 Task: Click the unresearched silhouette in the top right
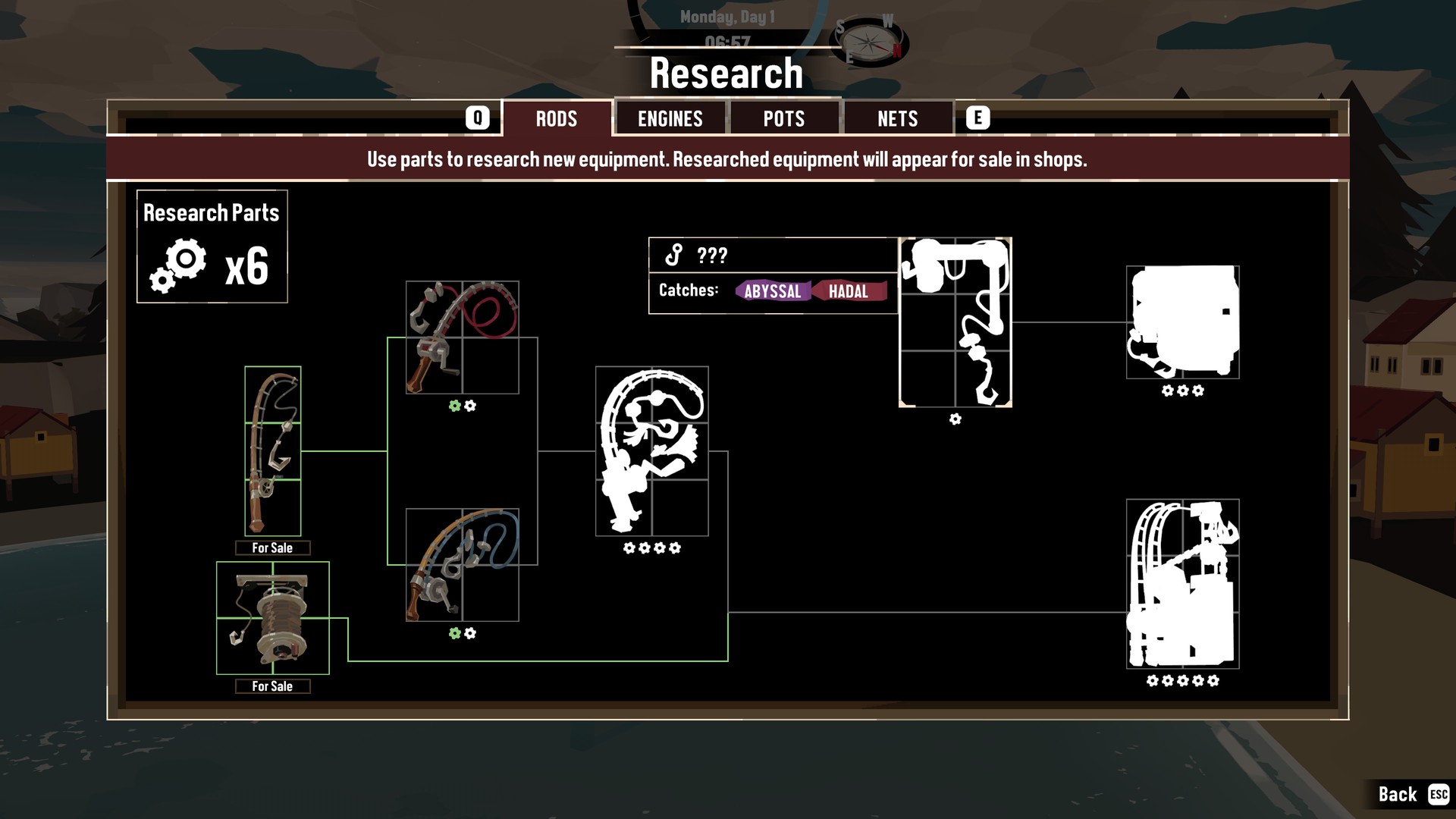click(1182, 322)
